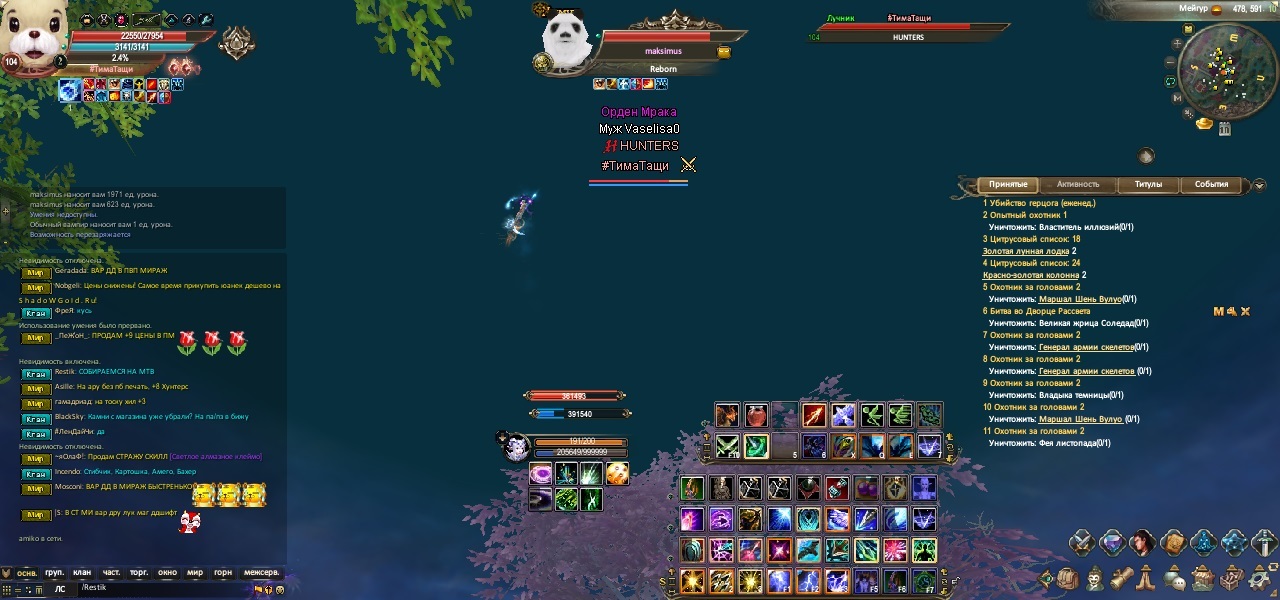This screenshot has height=600, width=1280.
Task: Track the Золотая лунная лодка quest link
Action: (1026, 251)
